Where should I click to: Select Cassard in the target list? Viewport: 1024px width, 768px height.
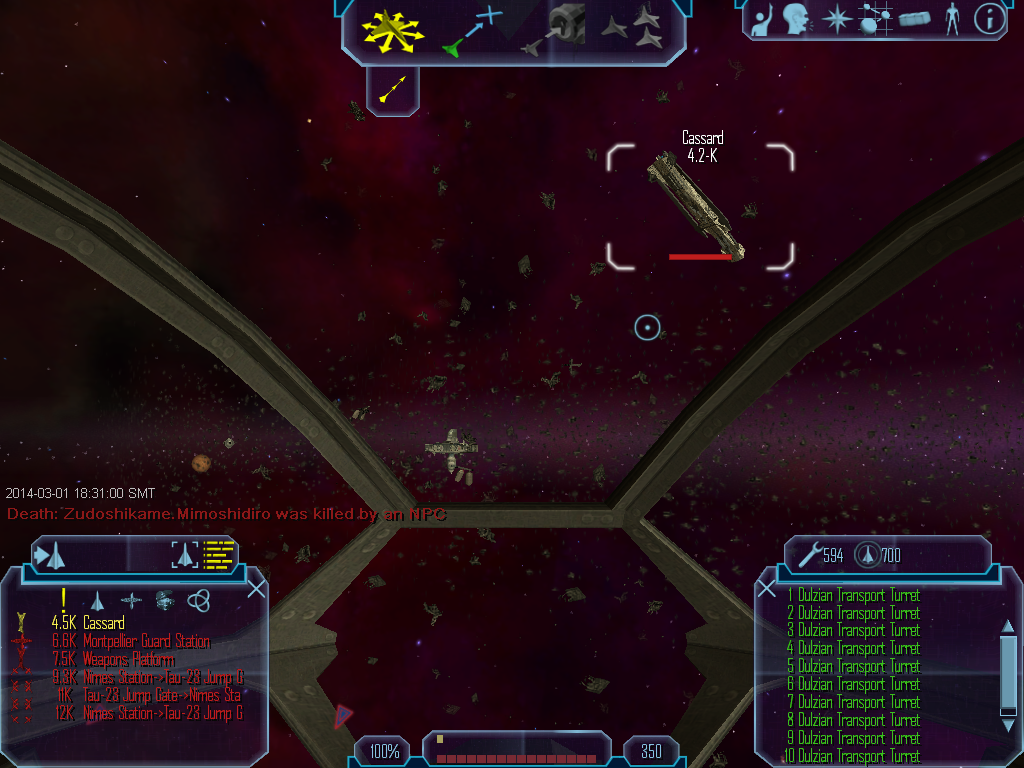pos(104,623)
